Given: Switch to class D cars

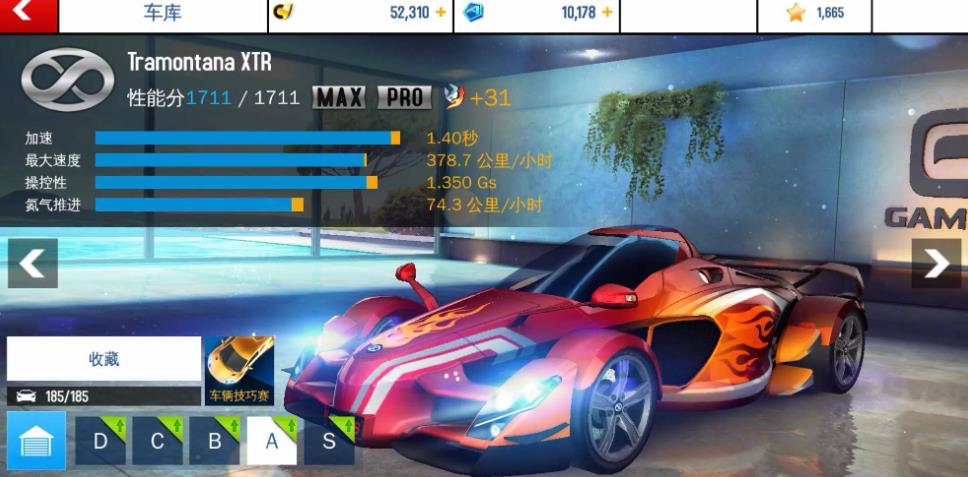Looking at the screenshot, I should (100, 441).
